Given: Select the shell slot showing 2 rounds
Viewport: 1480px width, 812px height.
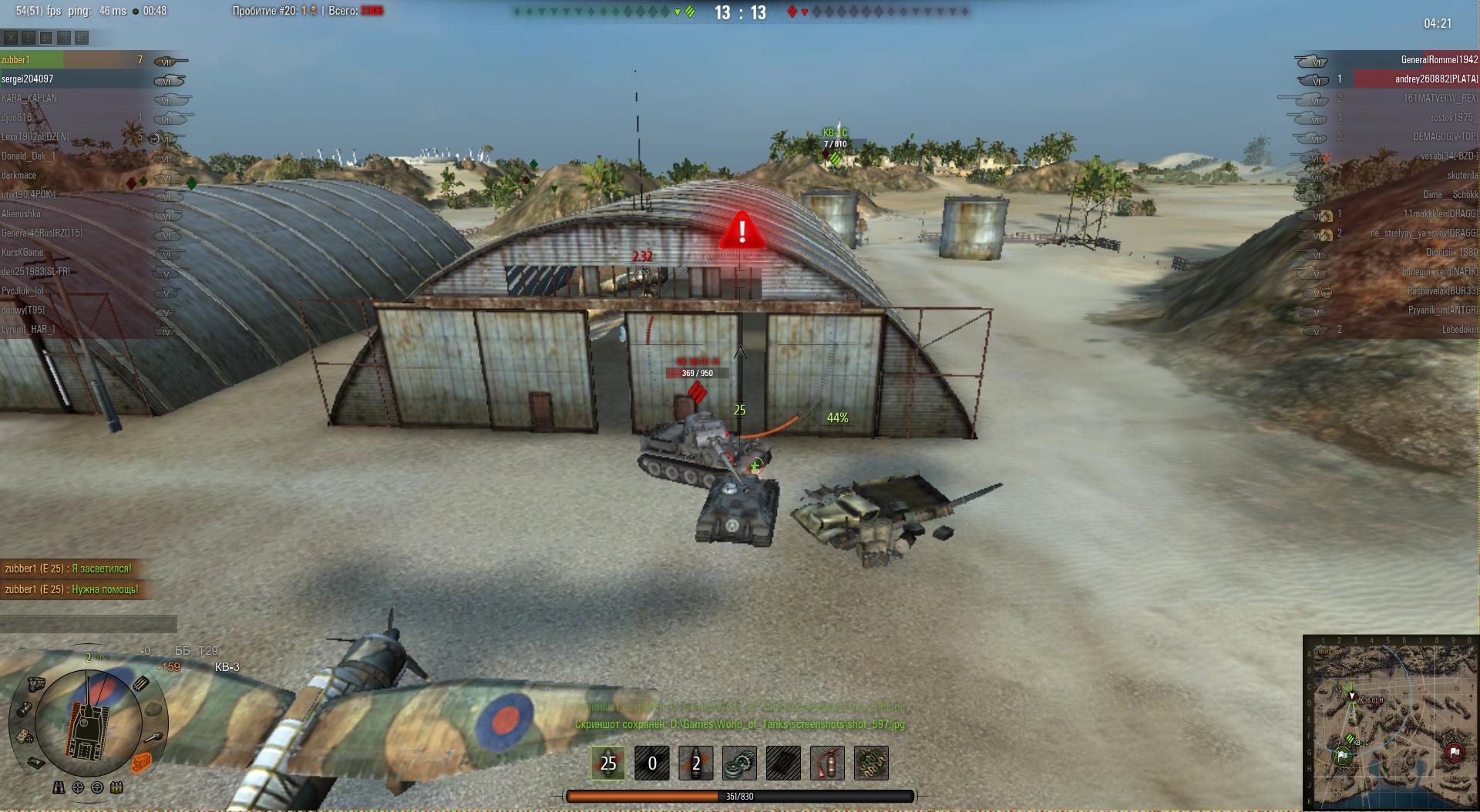Looking at the screenshot, I should [695, 763].
